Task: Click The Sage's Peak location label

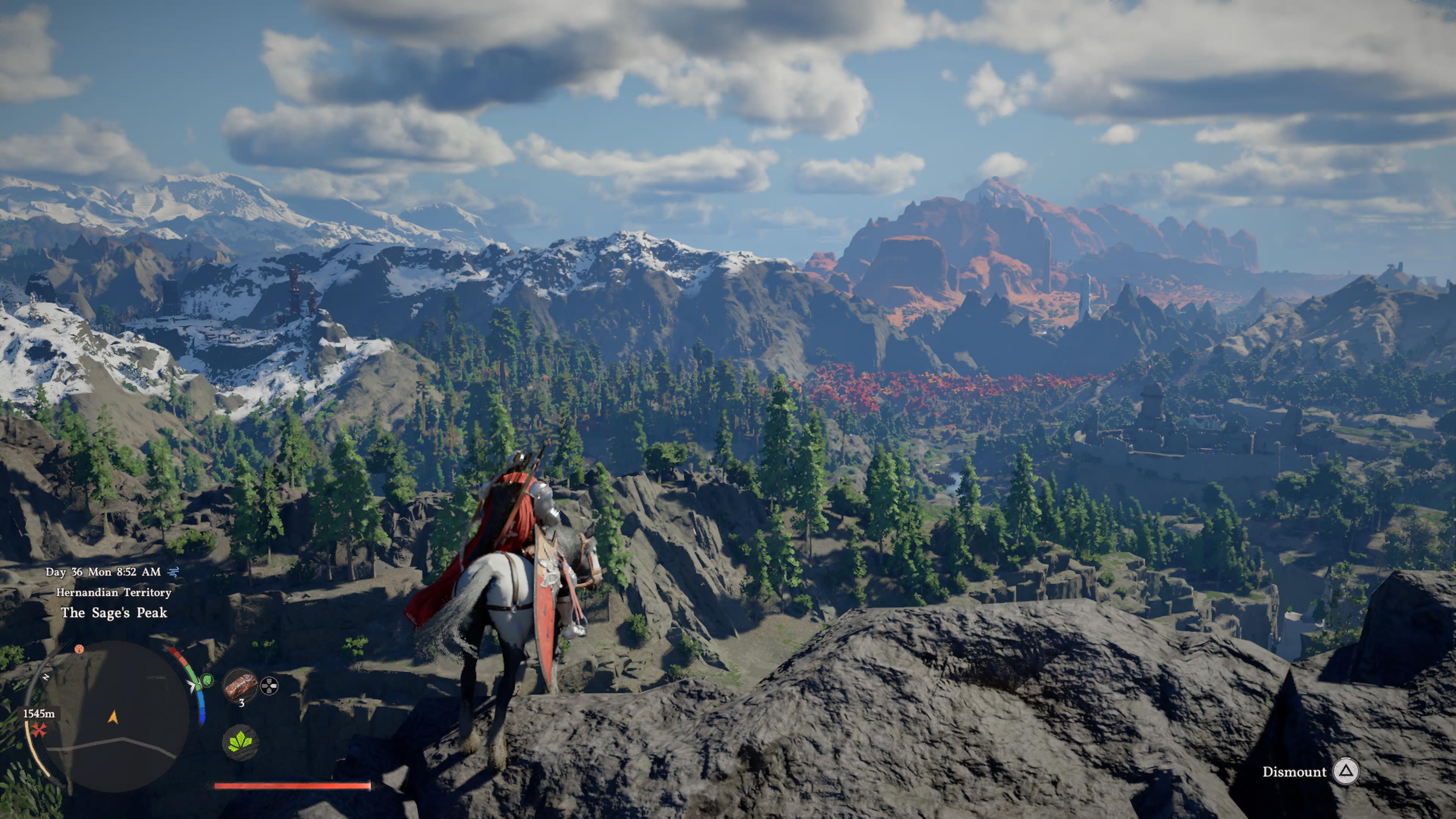Action: [114, 613]
